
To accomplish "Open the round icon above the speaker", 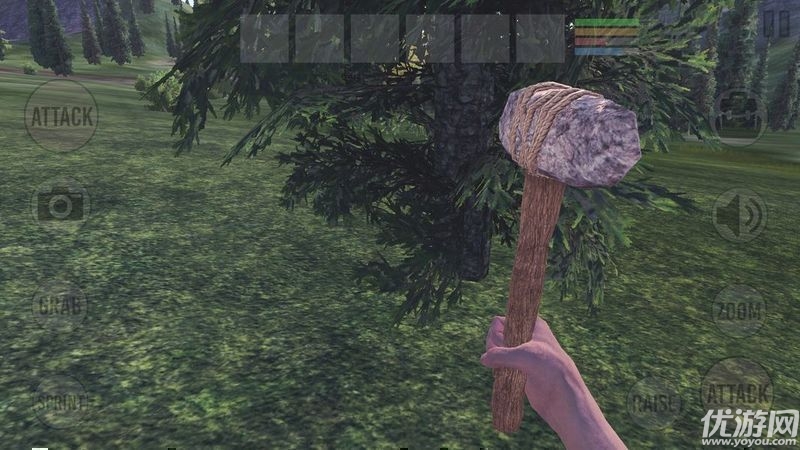I will coord(738,117).
